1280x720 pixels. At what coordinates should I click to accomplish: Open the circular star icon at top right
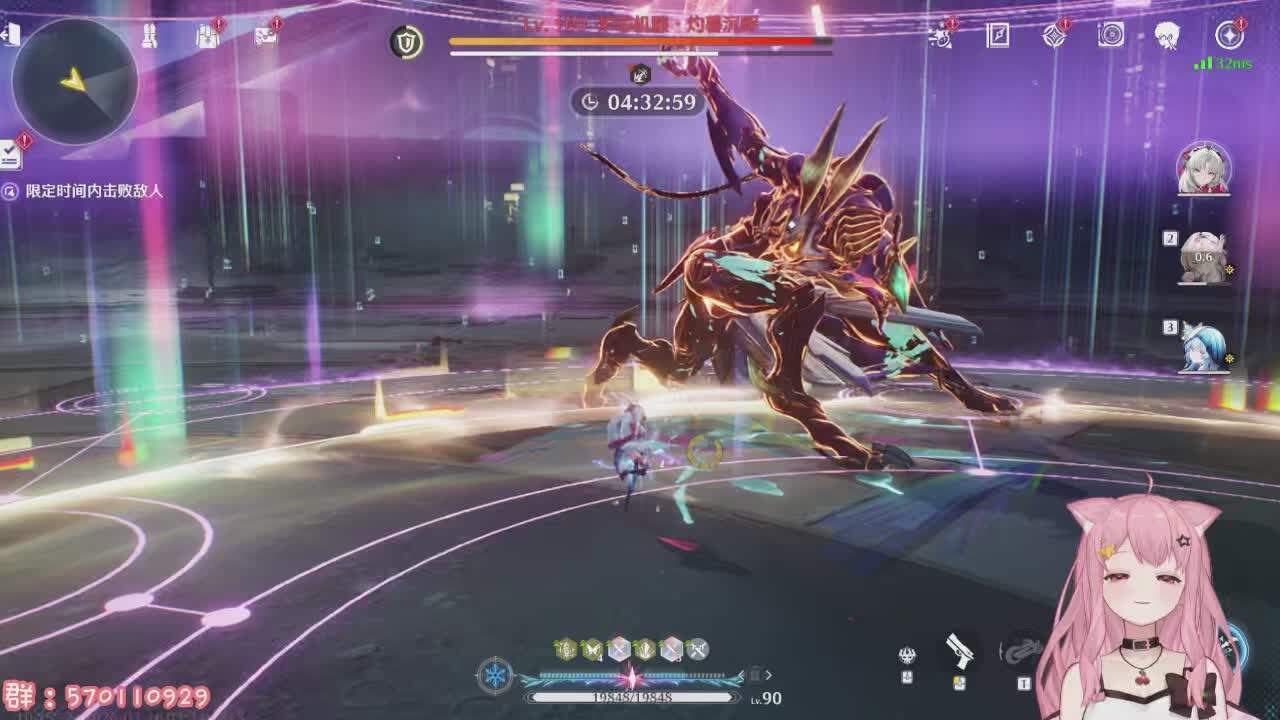1229,36
